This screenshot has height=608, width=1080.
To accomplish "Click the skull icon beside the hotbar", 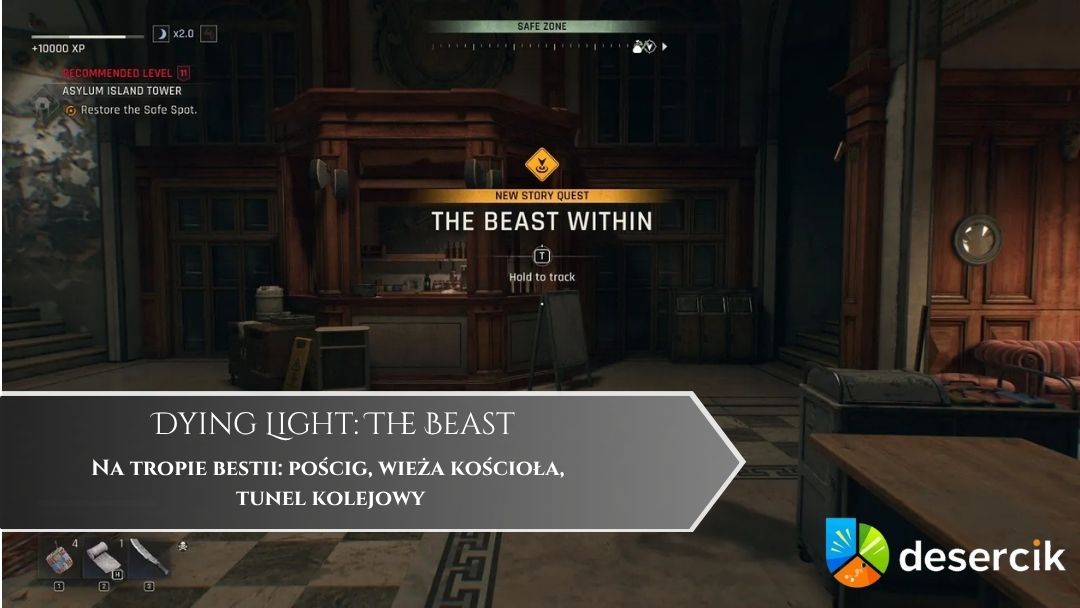I will coord(183,547).
